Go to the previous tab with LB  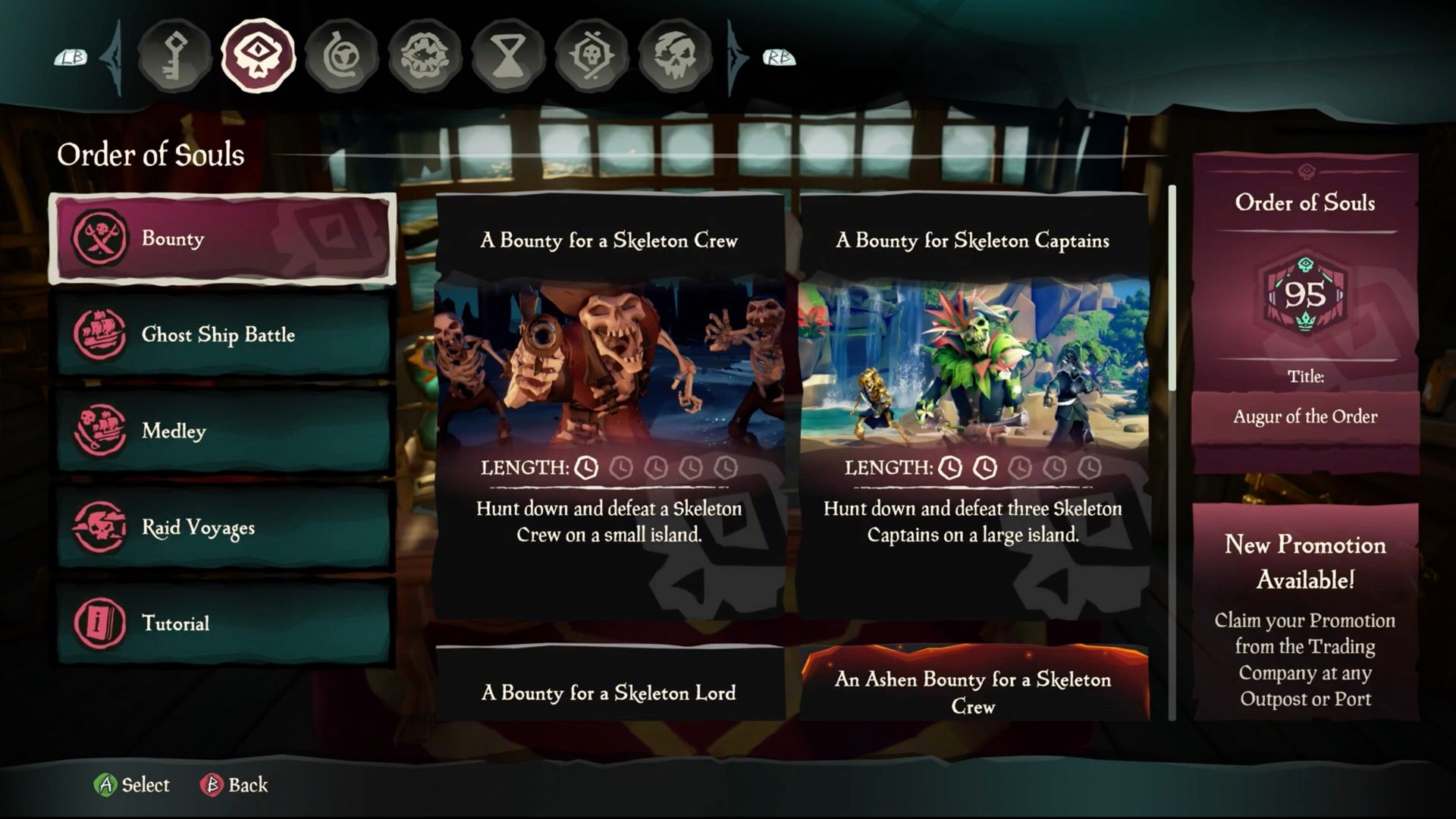tap(72, 57)
